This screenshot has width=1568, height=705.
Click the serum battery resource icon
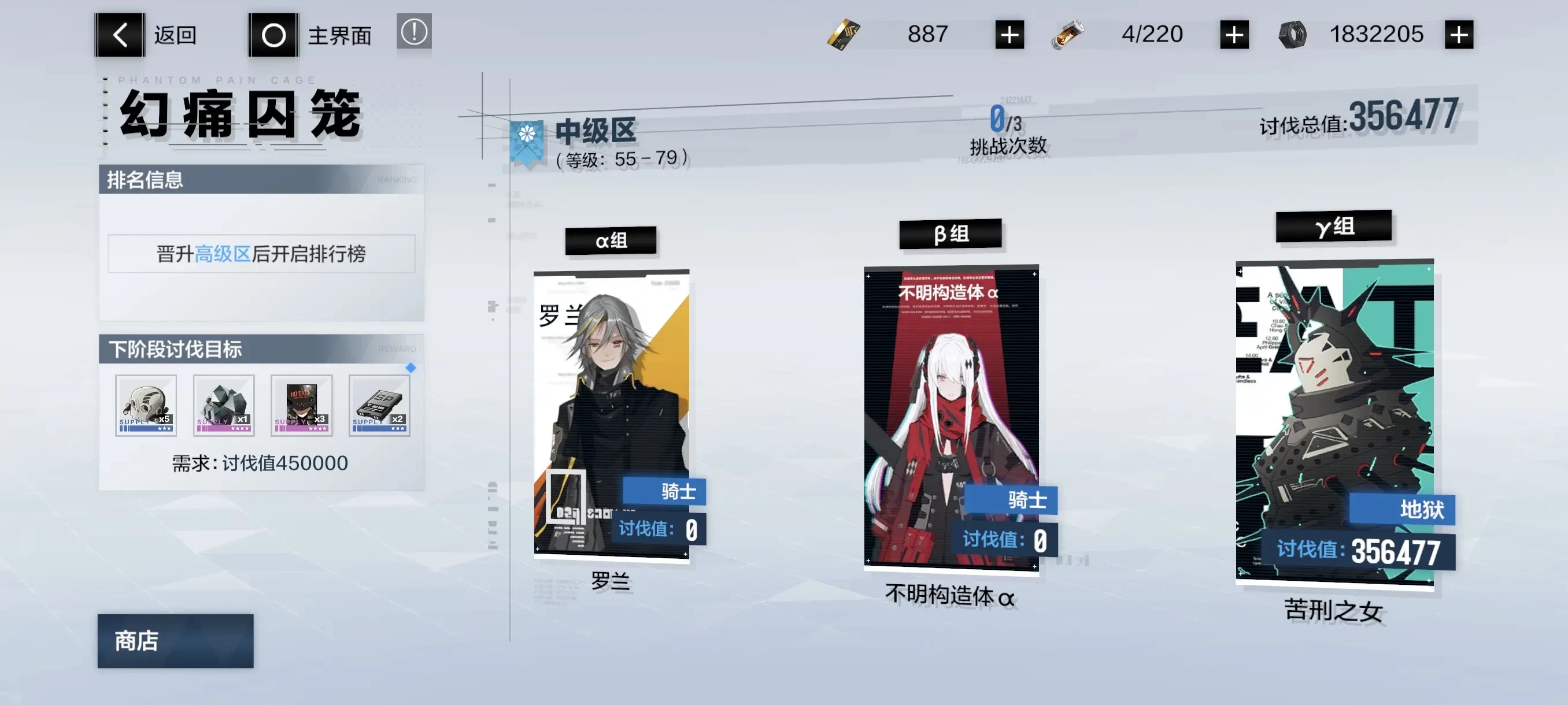click(x=1069, y=34)
